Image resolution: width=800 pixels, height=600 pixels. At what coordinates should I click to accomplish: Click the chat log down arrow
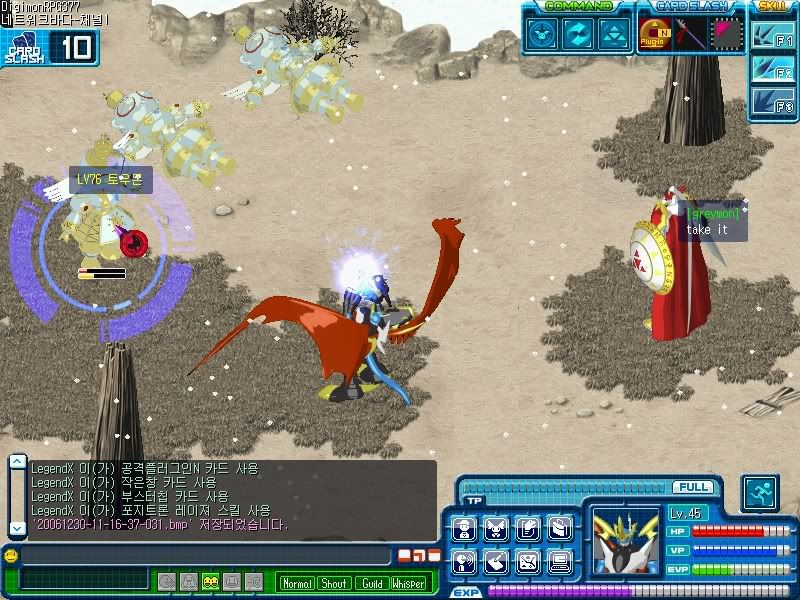pos(17,526)
